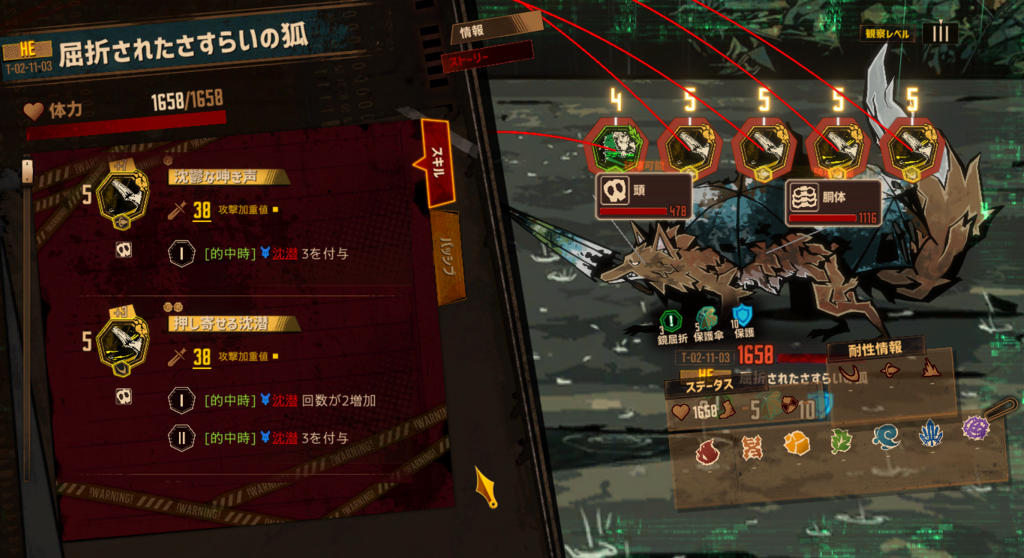Select the green skill slot with speed 4

618,149
